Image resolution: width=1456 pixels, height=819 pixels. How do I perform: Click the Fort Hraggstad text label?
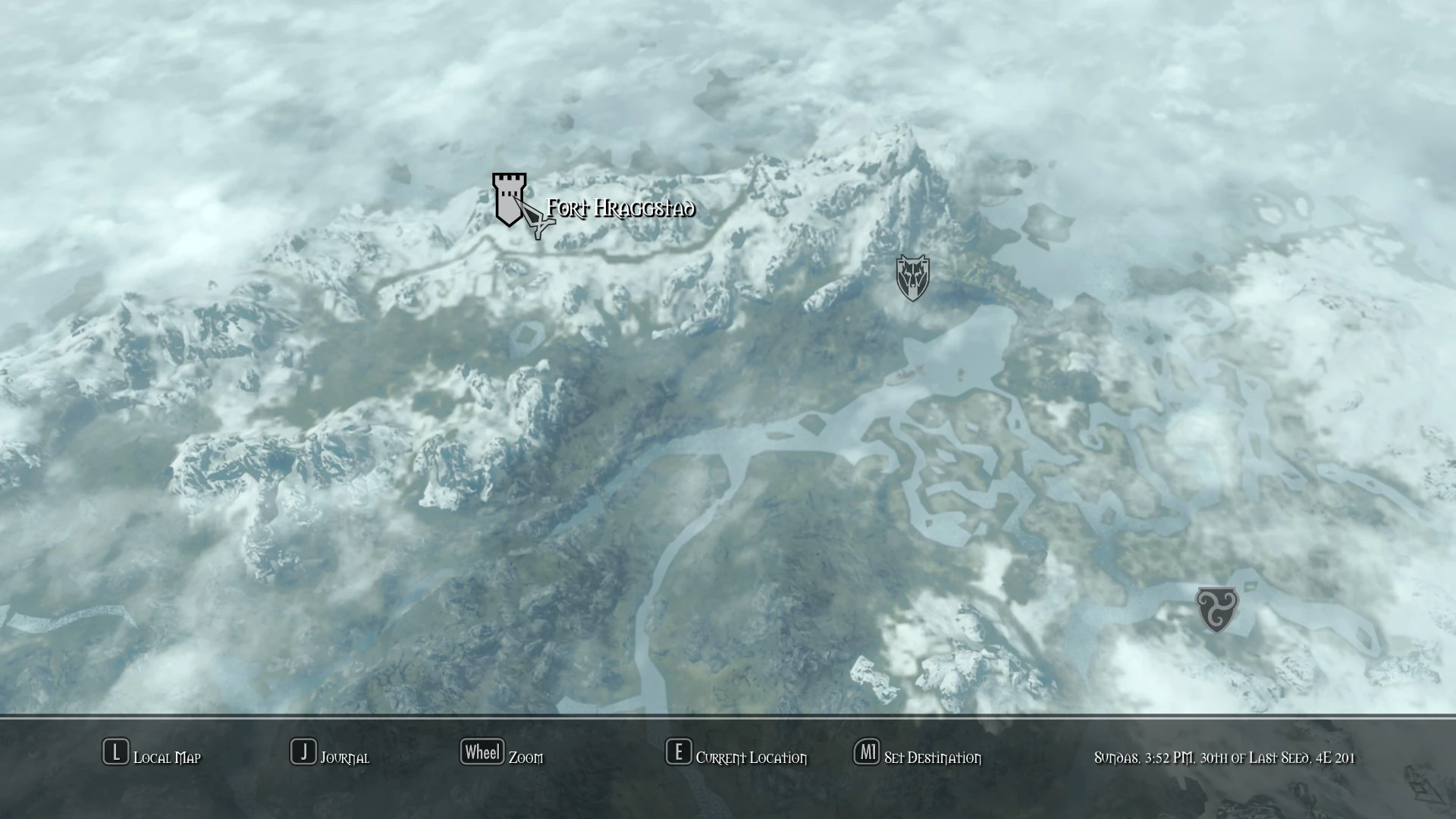pos(620,209)
